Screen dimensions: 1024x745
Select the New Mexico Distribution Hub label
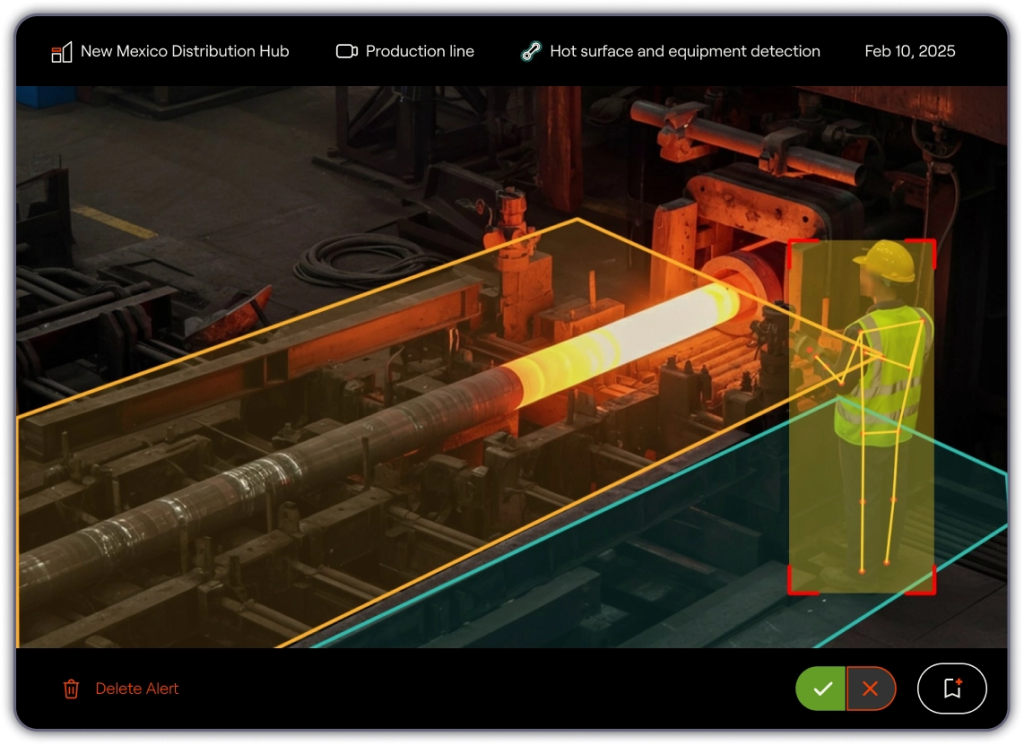point(170,51)
